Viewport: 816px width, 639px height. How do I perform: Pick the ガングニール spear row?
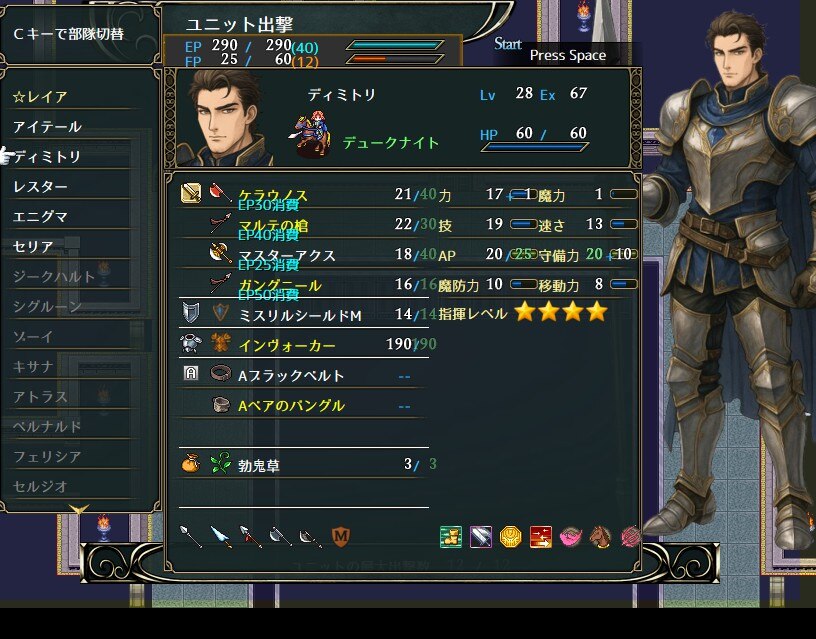[279, 285]
